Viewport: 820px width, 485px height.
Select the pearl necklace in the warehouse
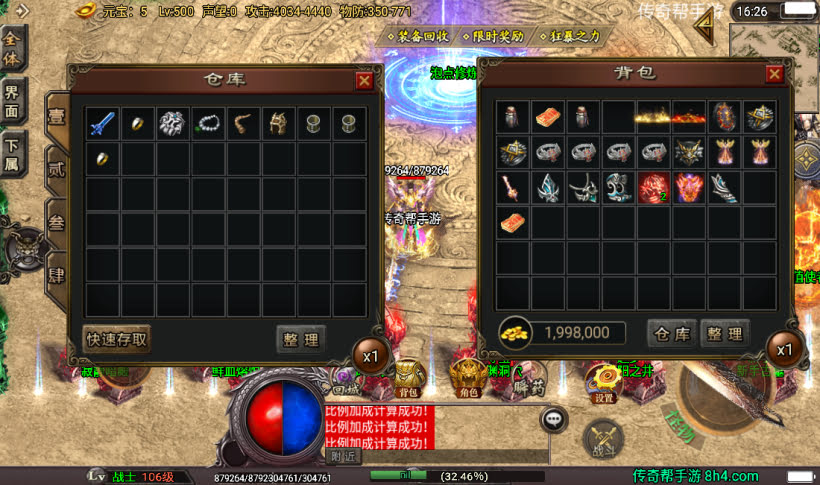click(208, 124)
